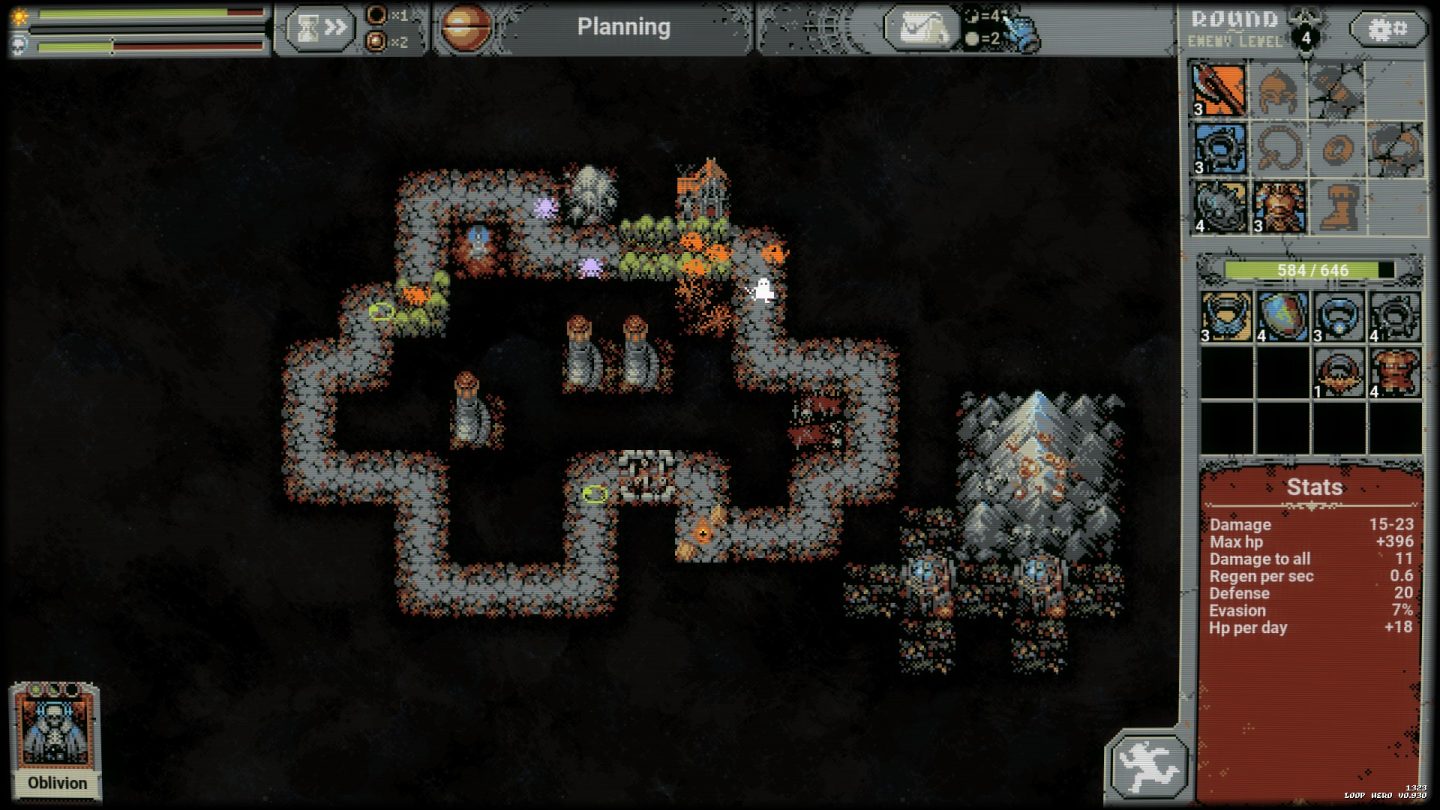
Task: Open the deck cards button
Action: click(921, 28)
